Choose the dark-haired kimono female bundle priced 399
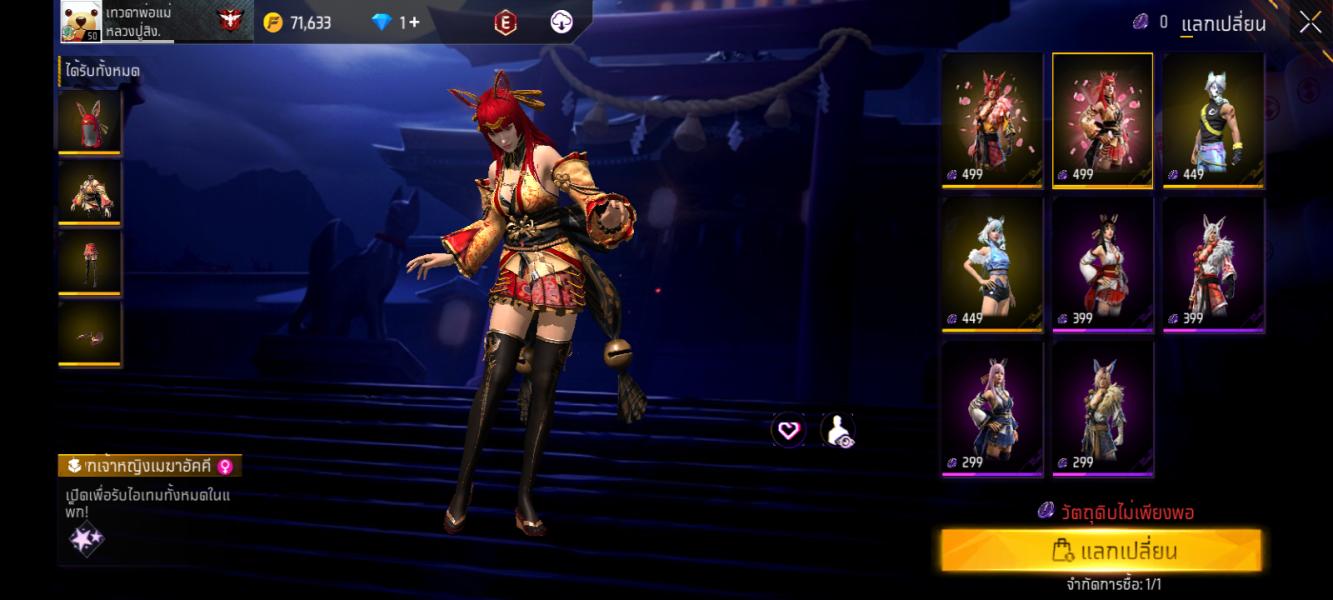1333x600 pixels. pos(1102,264)
